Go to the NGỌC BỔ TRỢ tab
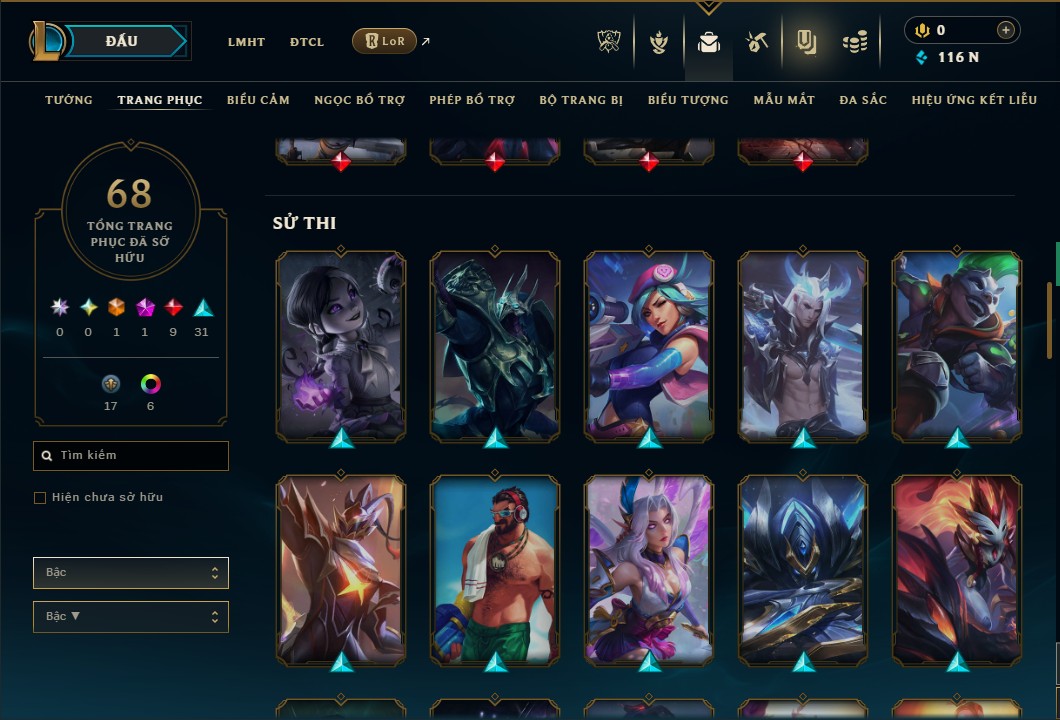The image size is (1060, 720). [359, 100]
